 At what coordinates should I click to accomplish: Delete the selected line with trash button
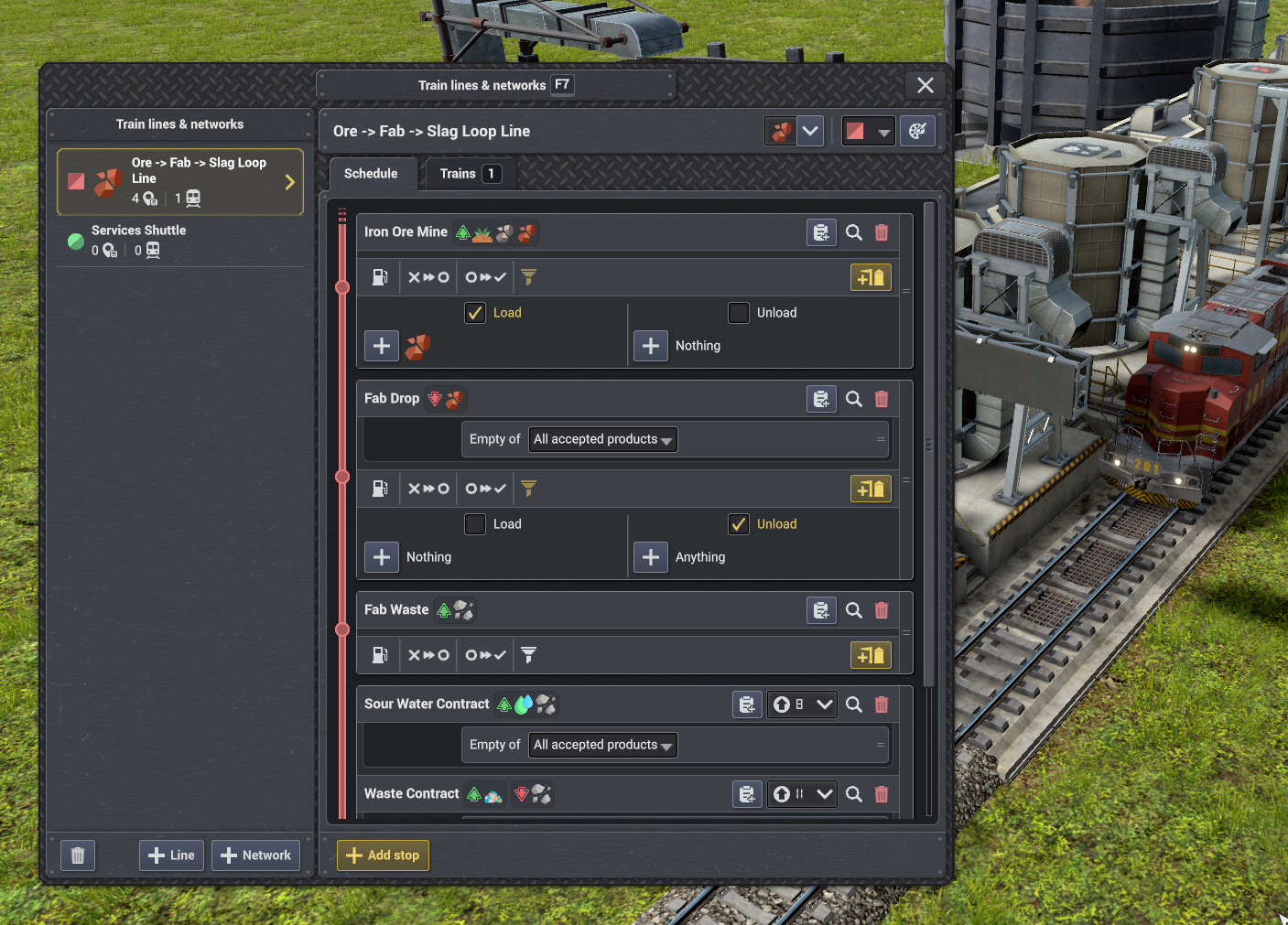click(x=78, y=855)
